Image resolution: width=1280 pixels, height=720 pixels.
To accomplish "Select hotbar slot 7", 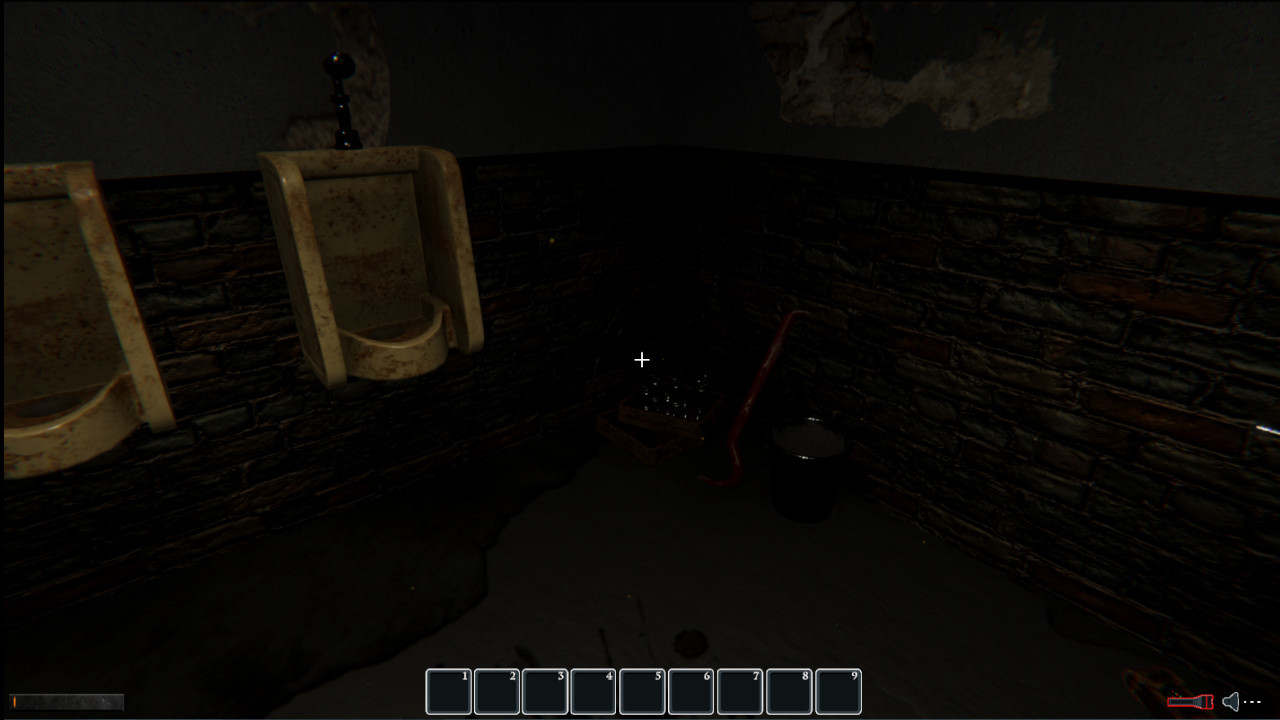I will tap(739, 691).
